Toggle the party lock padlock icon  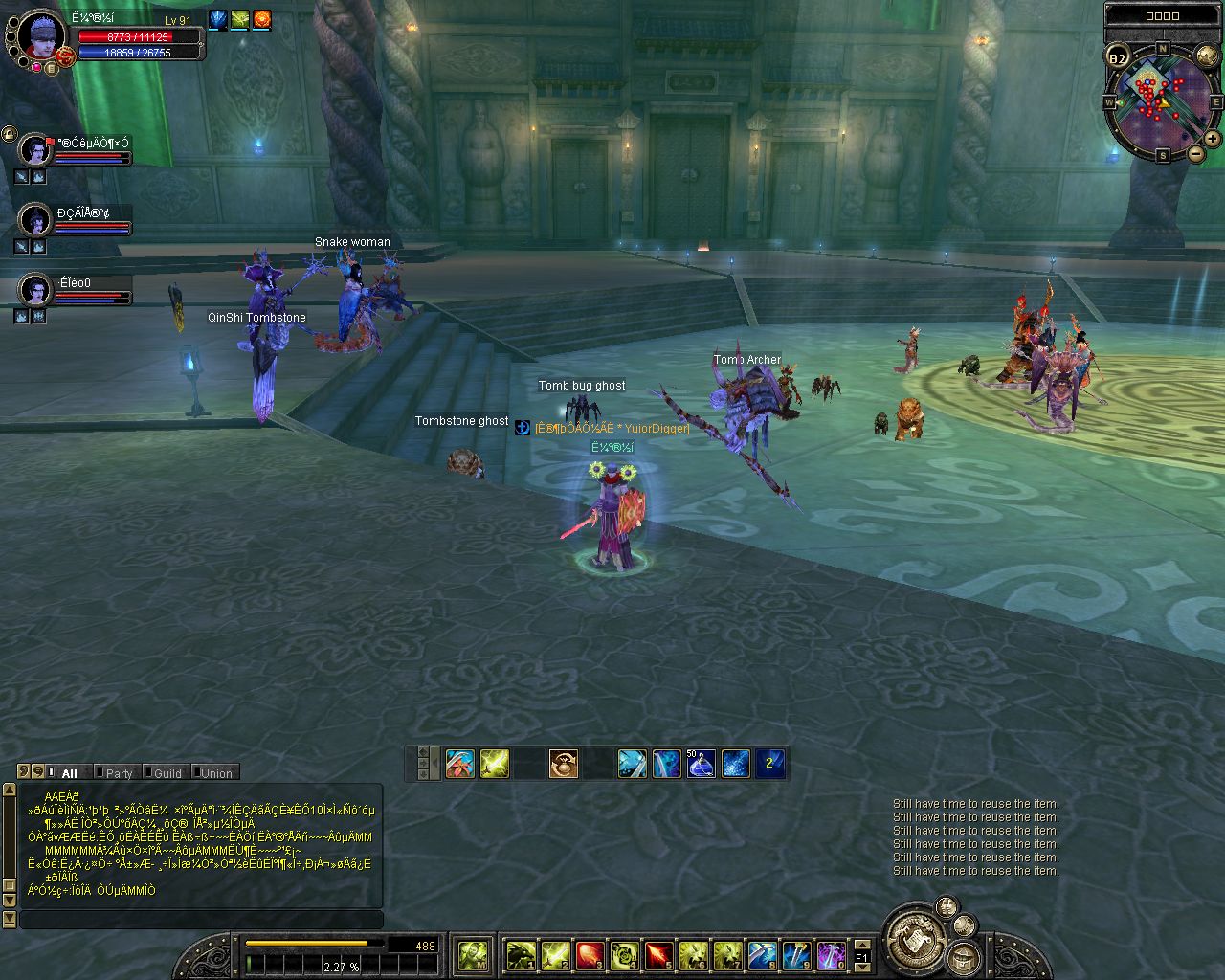9,133
